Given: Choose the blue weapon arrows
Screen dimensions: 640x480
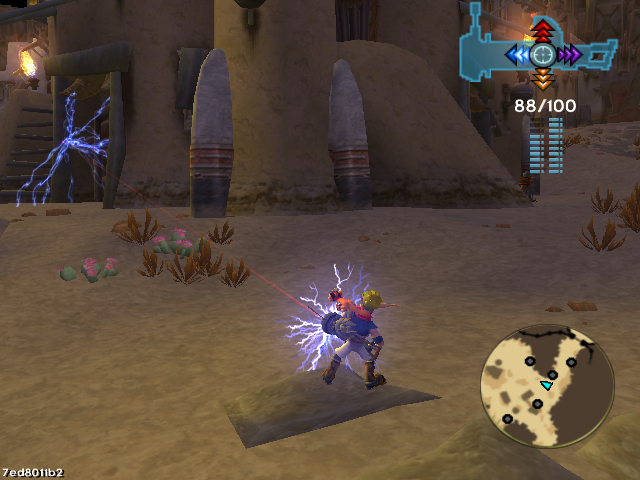Looking at the screenshot, I should tap(518, 54).
